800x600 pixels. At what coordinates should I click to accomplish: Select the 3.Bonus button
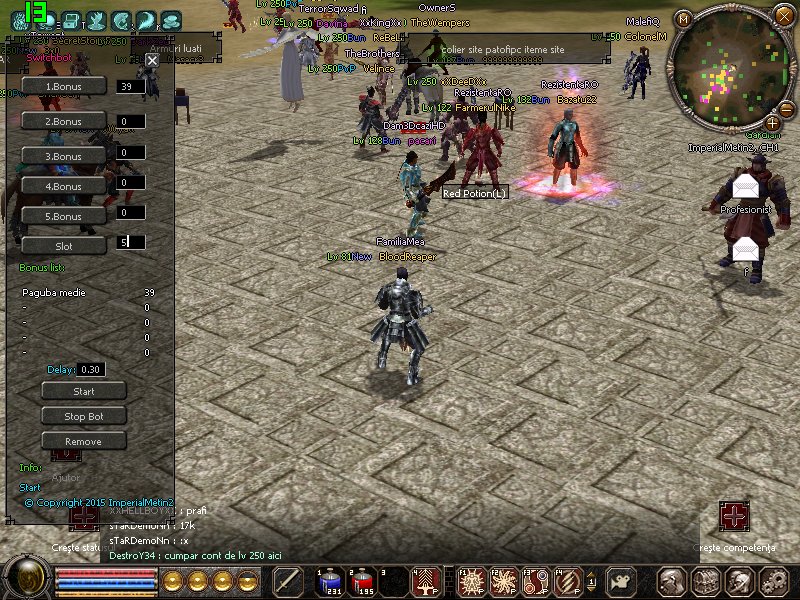coord(64,156)
